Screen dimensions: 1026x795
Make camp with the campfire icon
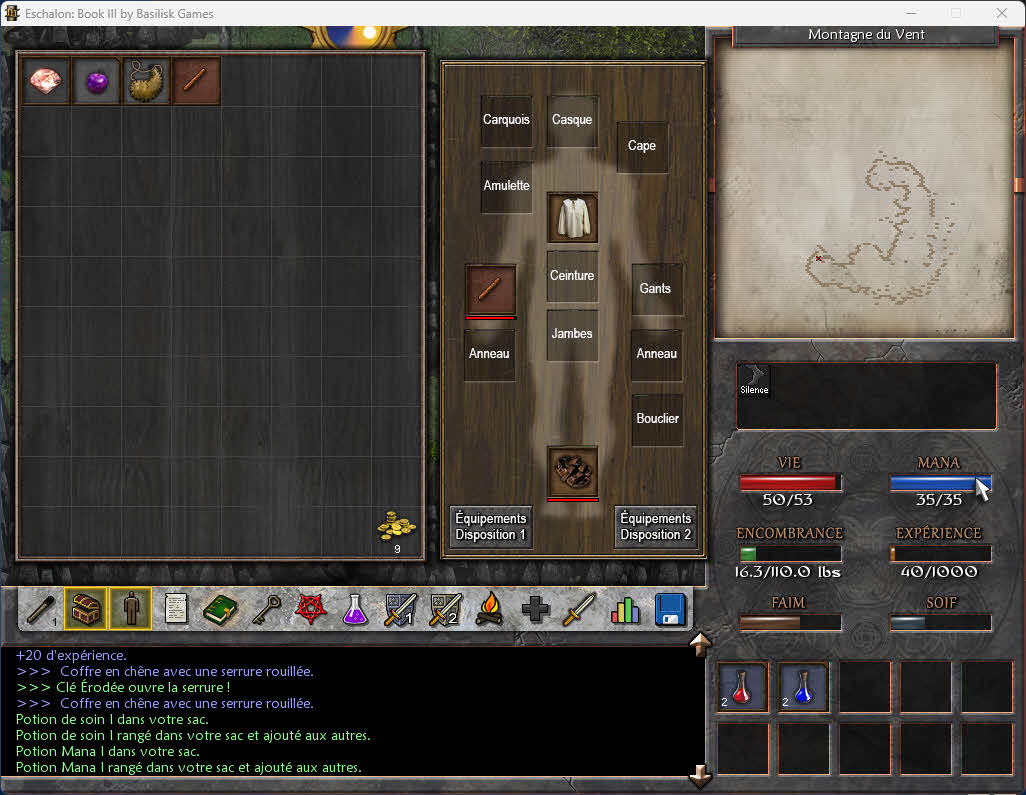pos(489,608)
